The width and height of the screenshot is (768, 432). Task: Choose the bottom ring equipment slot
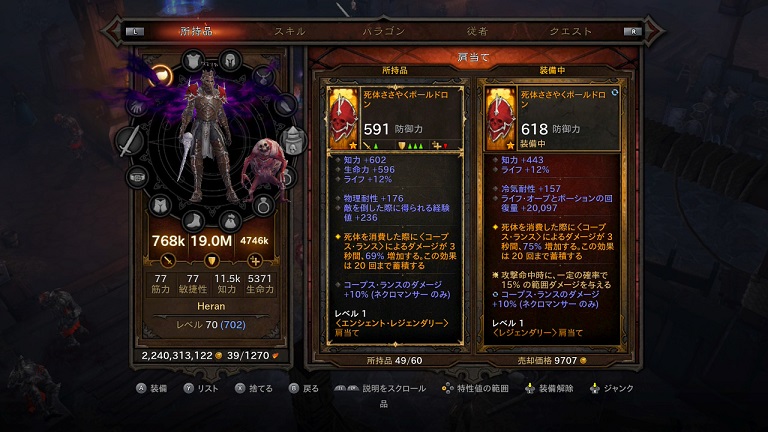[263, 205]
